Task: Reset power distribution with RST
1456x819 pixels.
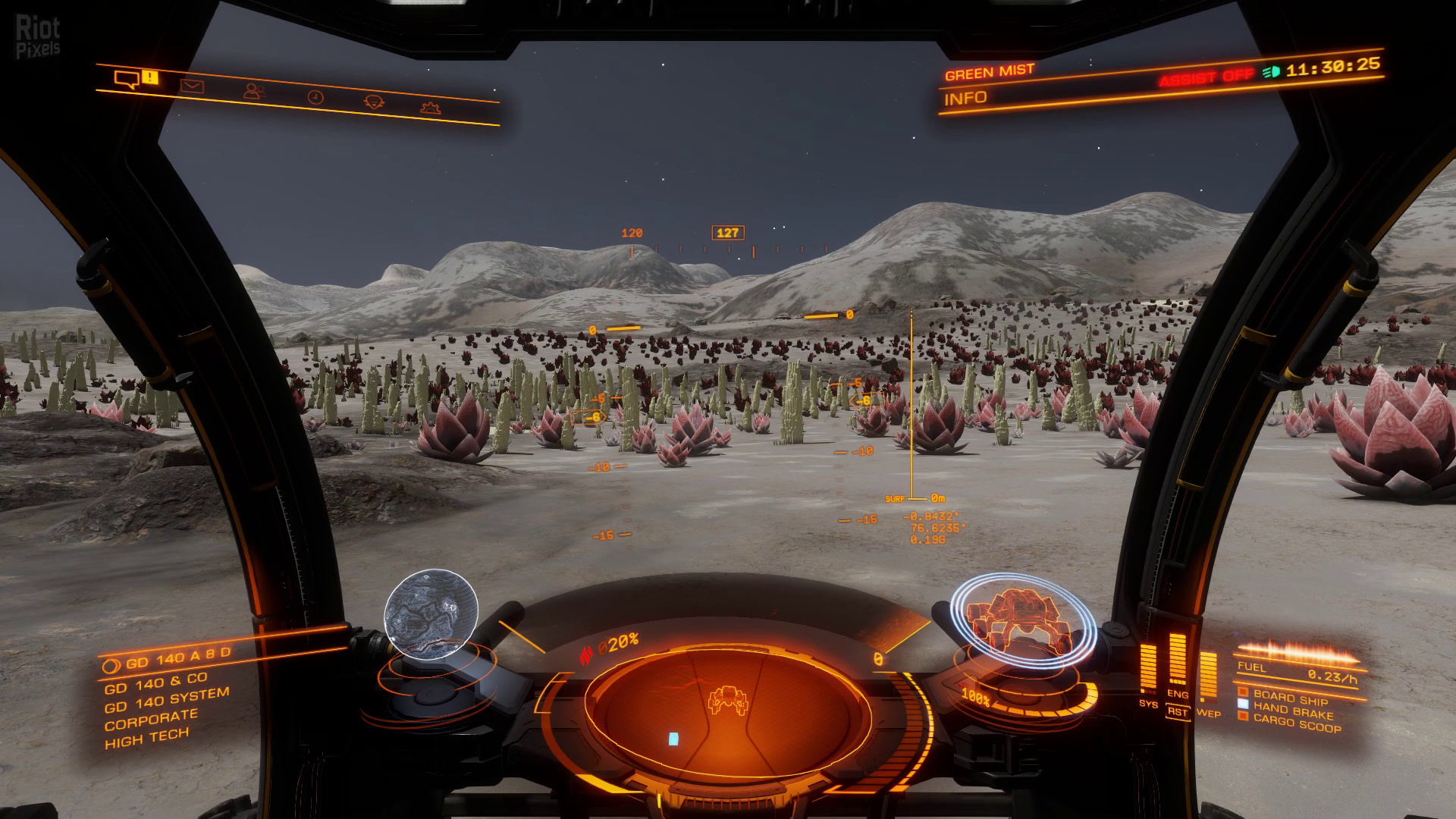Action: pos(1177,712)
